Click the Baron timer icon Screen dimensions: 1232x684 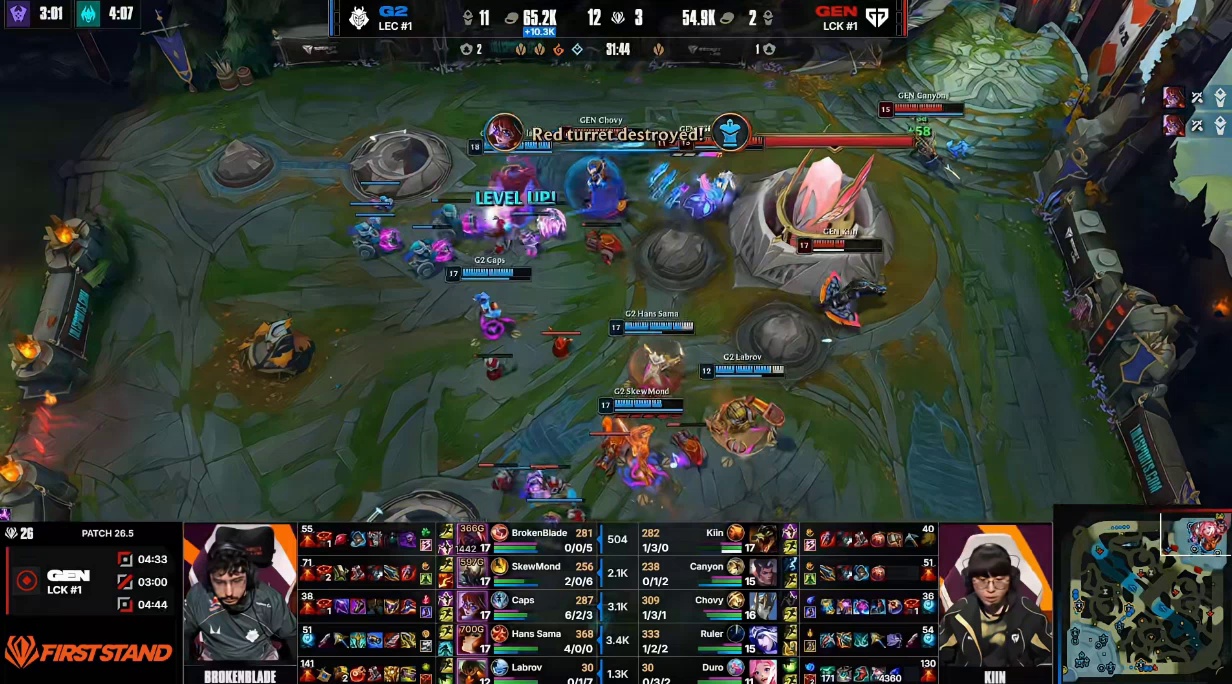click(19, 15)
